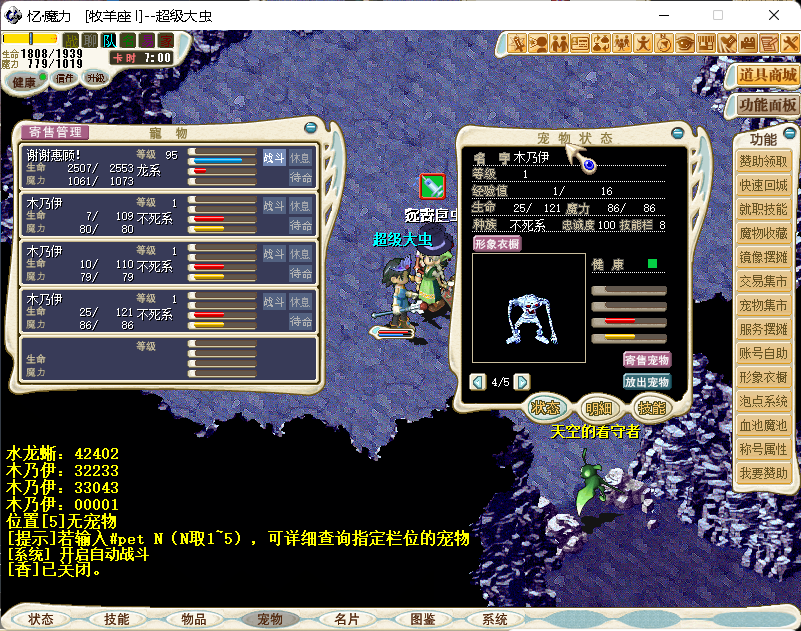Set the level 95 dragon pet to 休息

tap(300, 158)
